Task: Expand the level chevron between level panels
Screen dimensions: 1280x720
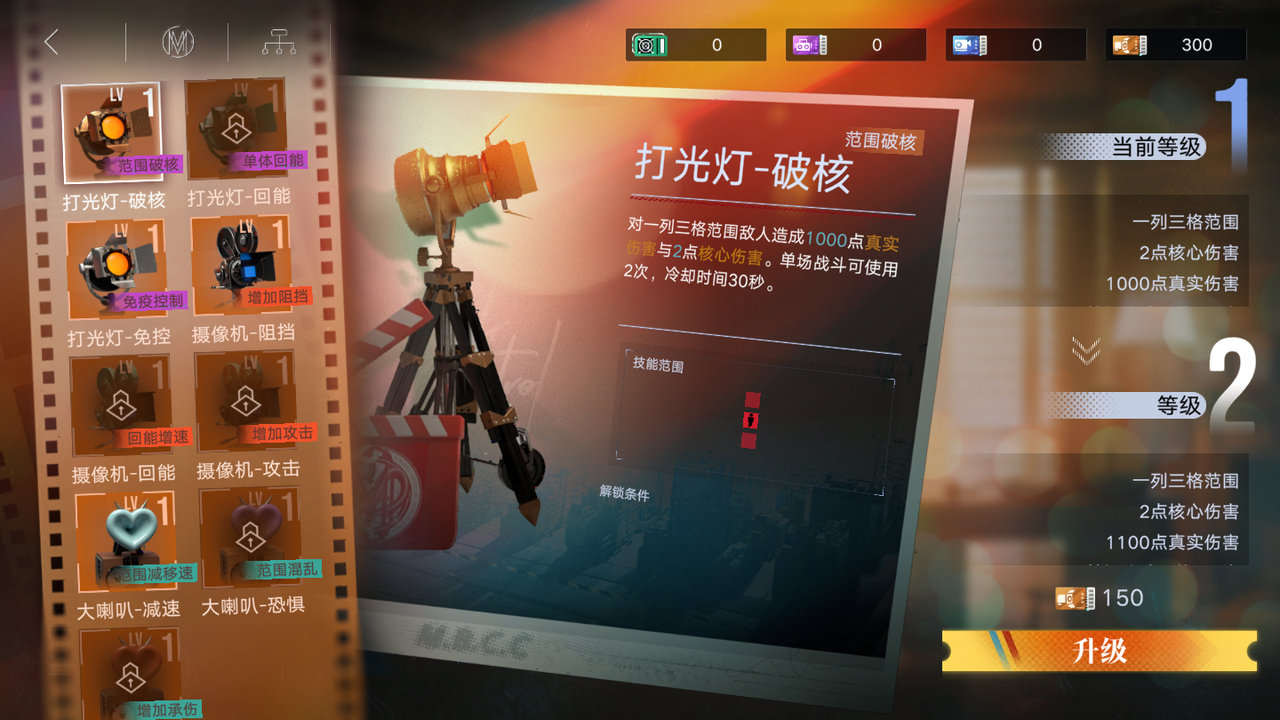Action: click(x=1083, y=350)
